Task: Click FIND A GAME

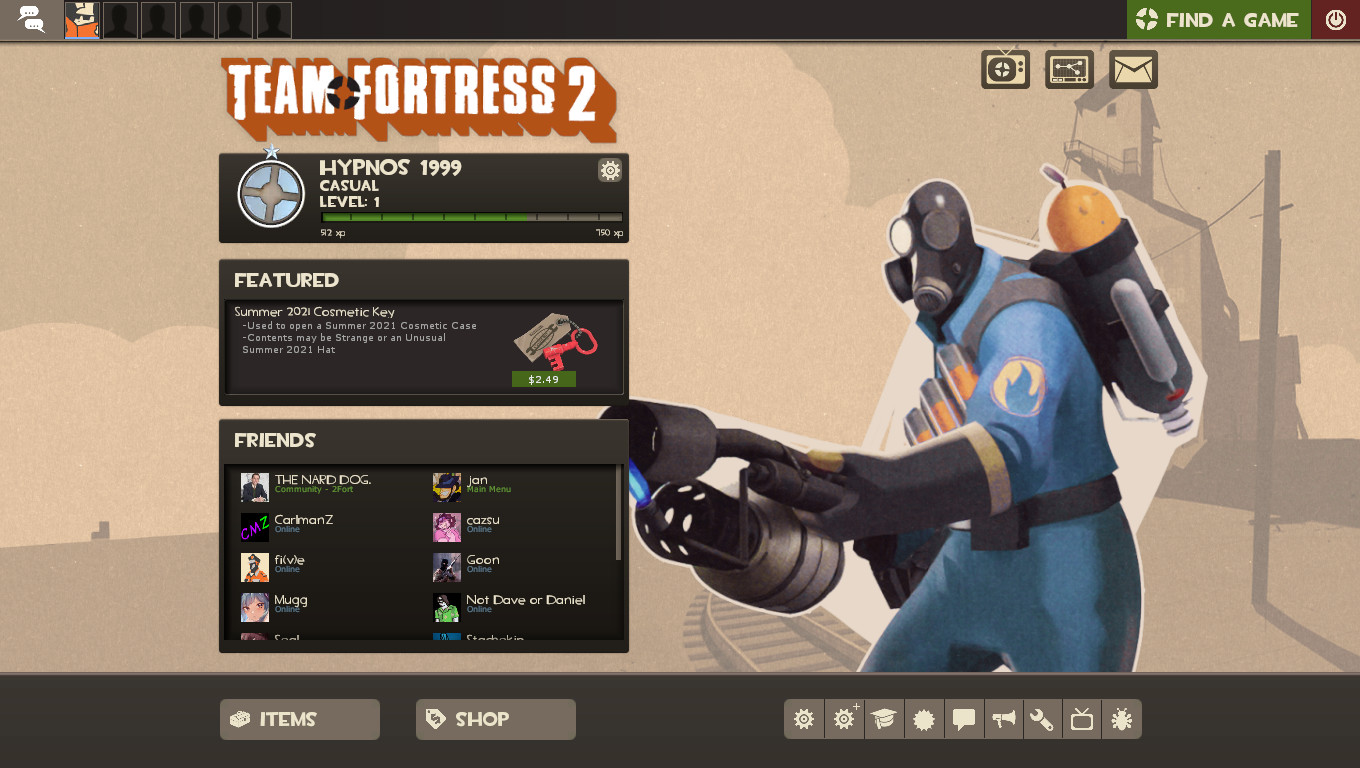Action: point(1218,19)
